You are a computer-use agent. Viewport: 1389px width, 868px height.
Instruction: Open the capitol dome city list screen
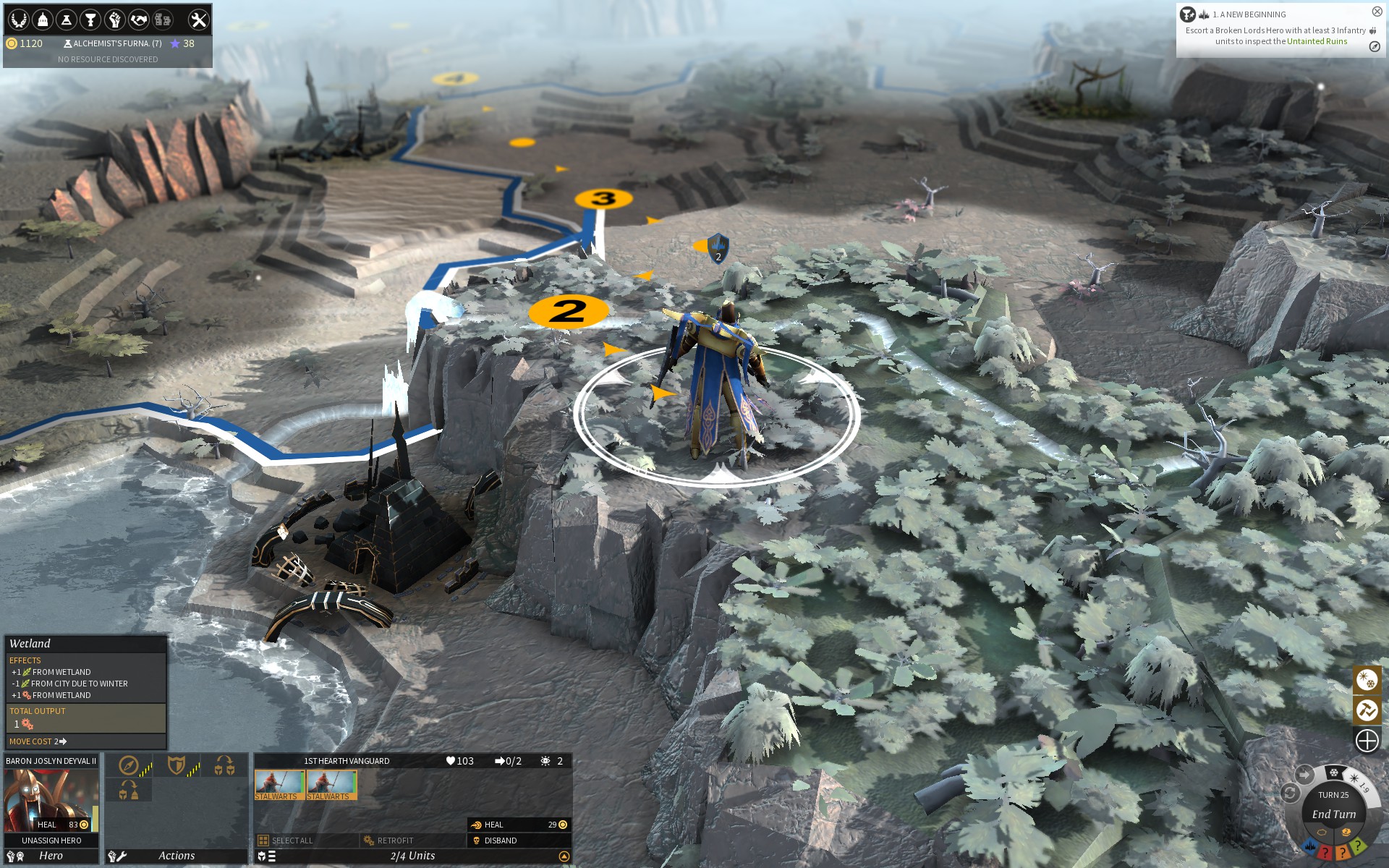[x=43, y=20]
